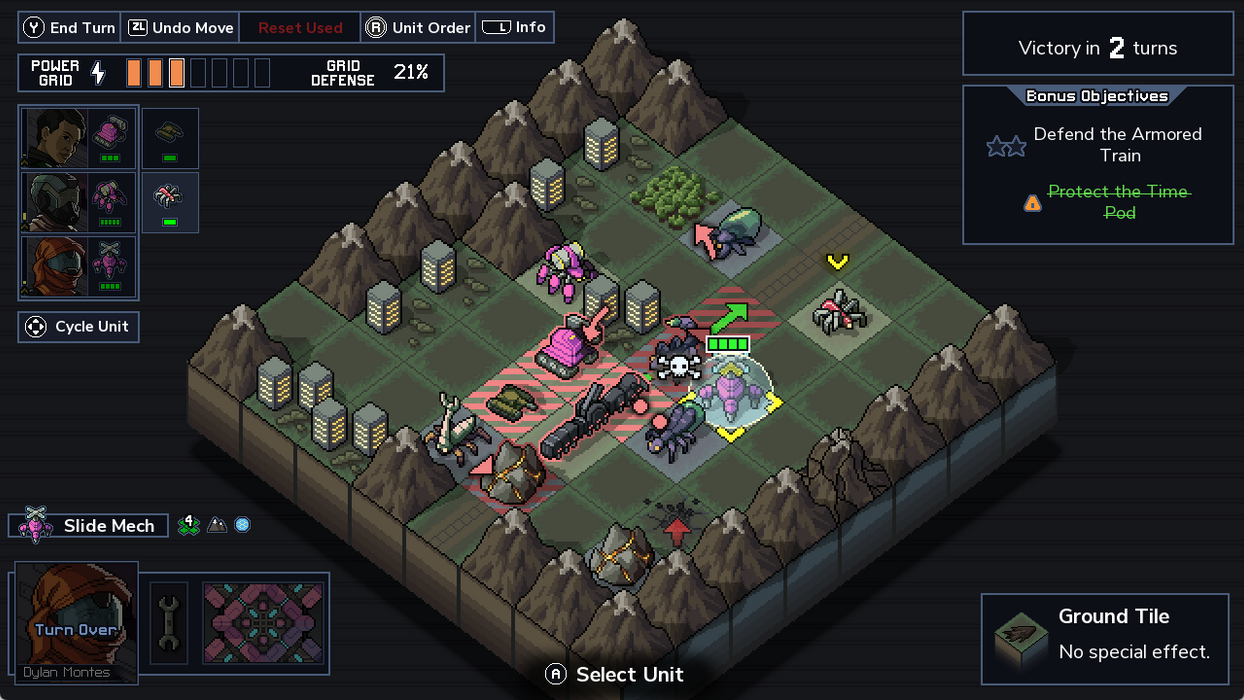
Task: Select the spider drone unit slot
Action: (x=170, y=202)
